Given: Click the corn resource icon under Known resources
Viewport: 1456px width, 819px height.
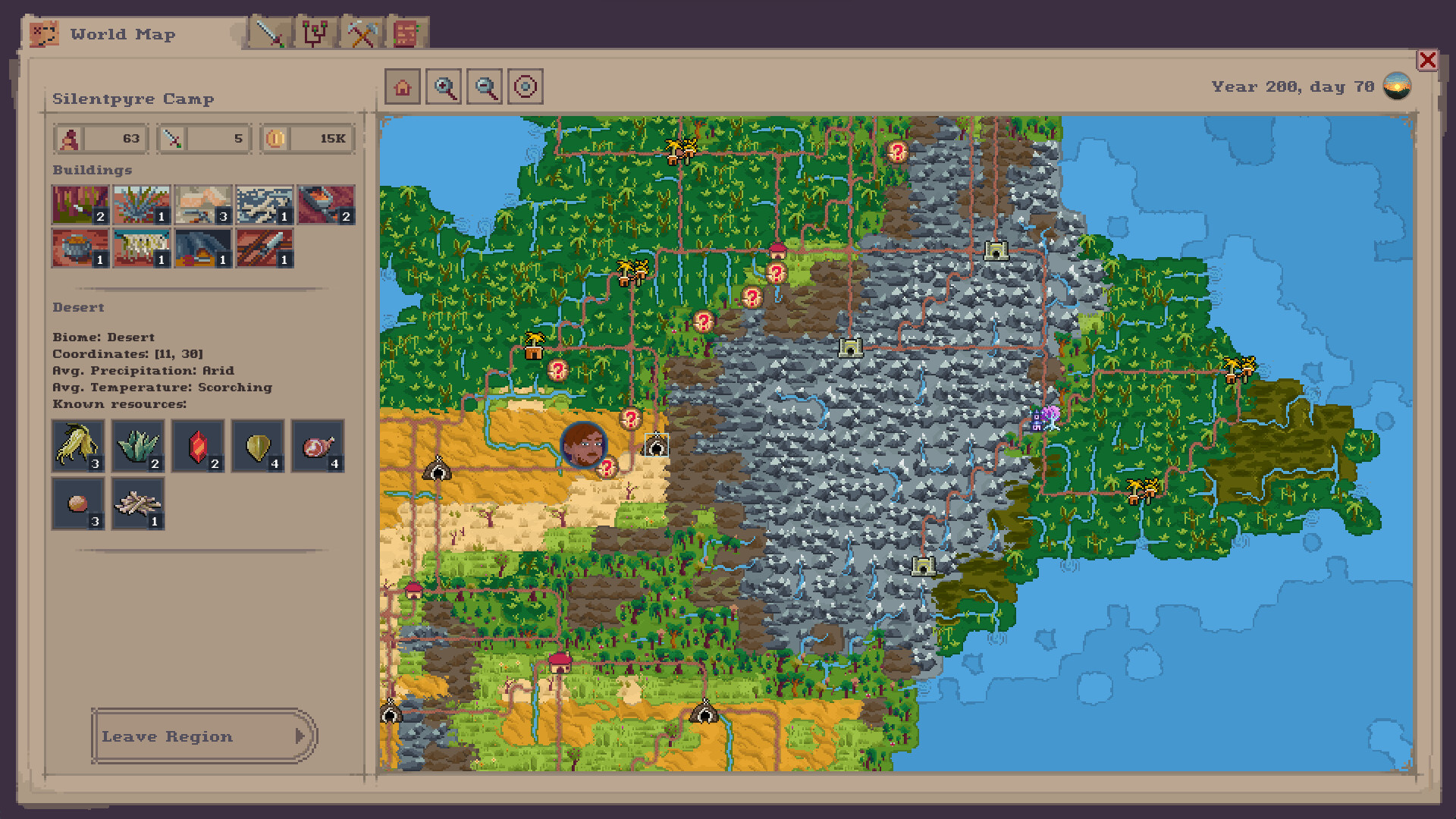Looking at the screenshot, I should click(x=78, y=447).
